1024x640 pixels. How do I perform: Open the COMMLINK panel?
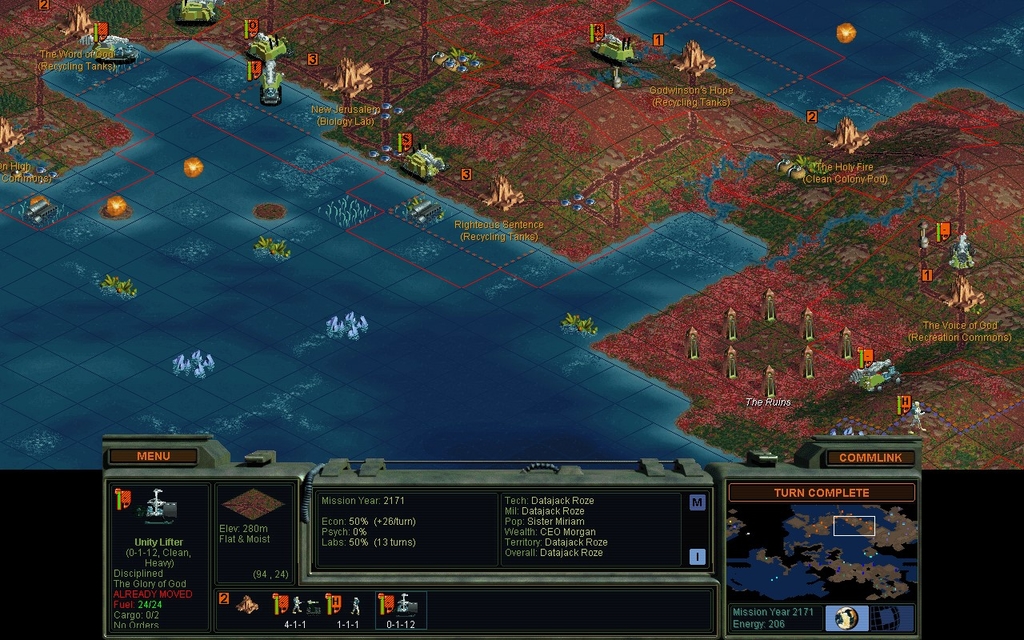point(870,457)
